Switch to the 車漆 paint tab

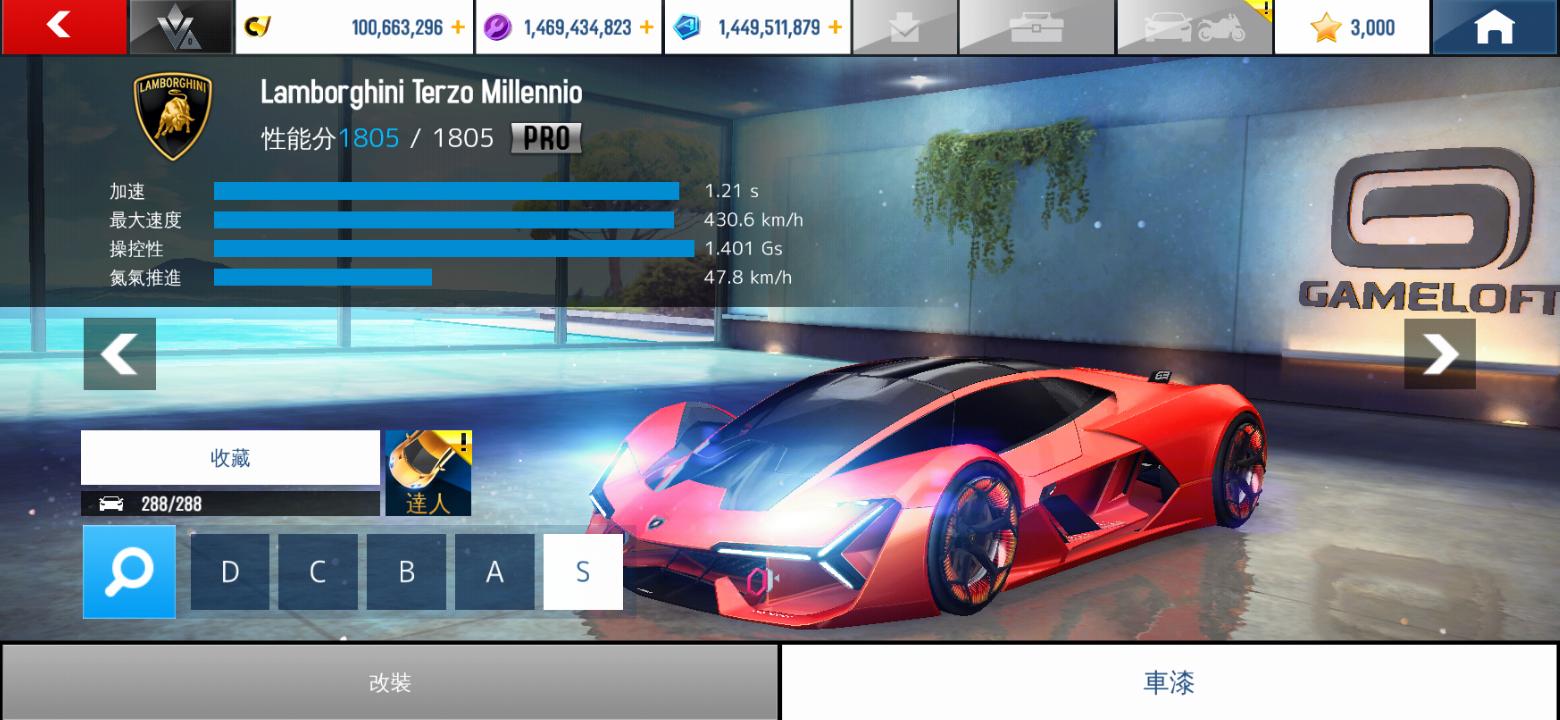[1168, 683]
